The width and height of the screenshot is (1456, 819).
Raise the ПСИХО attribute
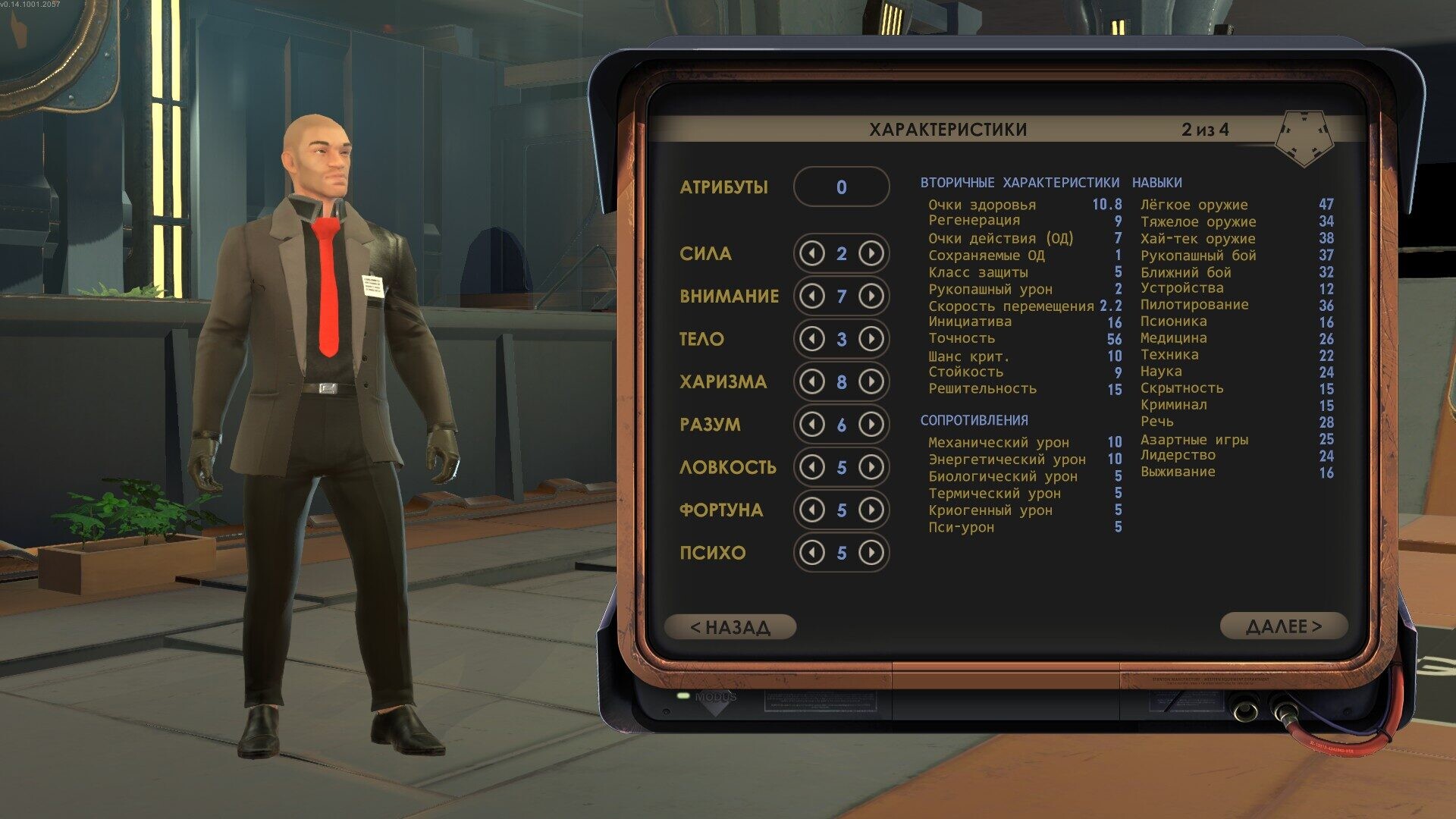(x=871, y=553)
